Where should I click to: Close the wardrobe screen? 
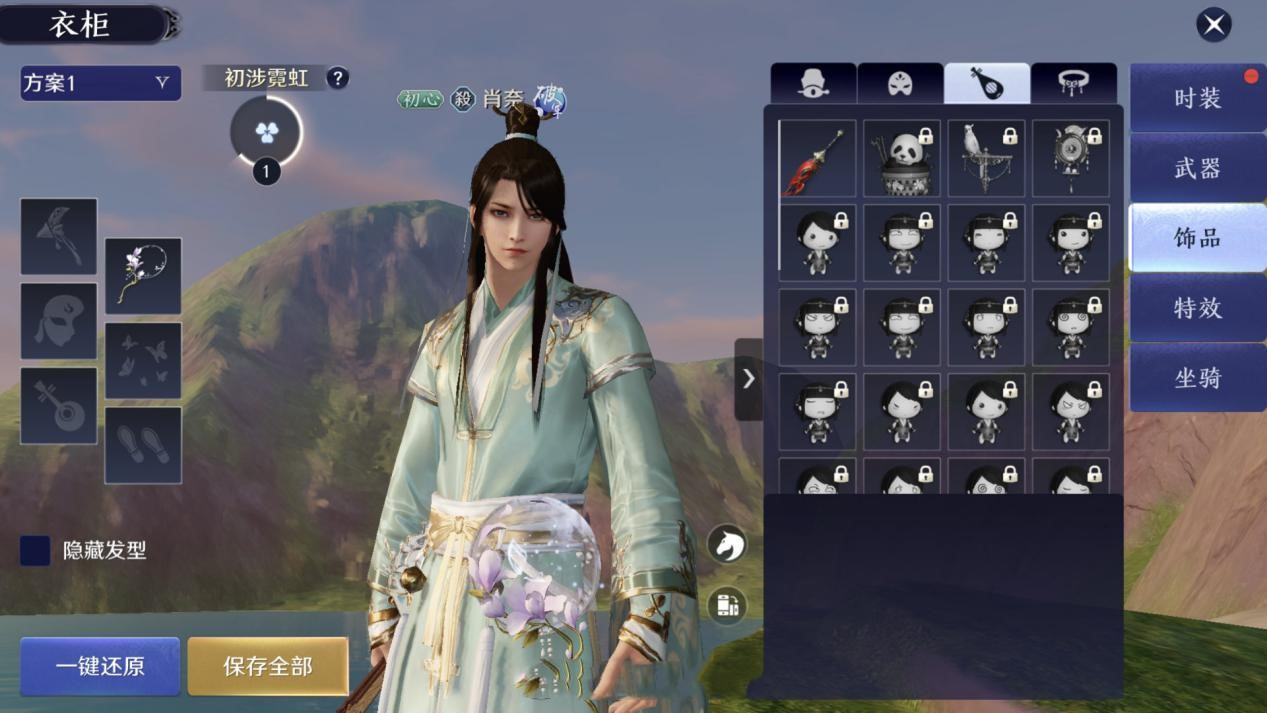(1214, 24)
